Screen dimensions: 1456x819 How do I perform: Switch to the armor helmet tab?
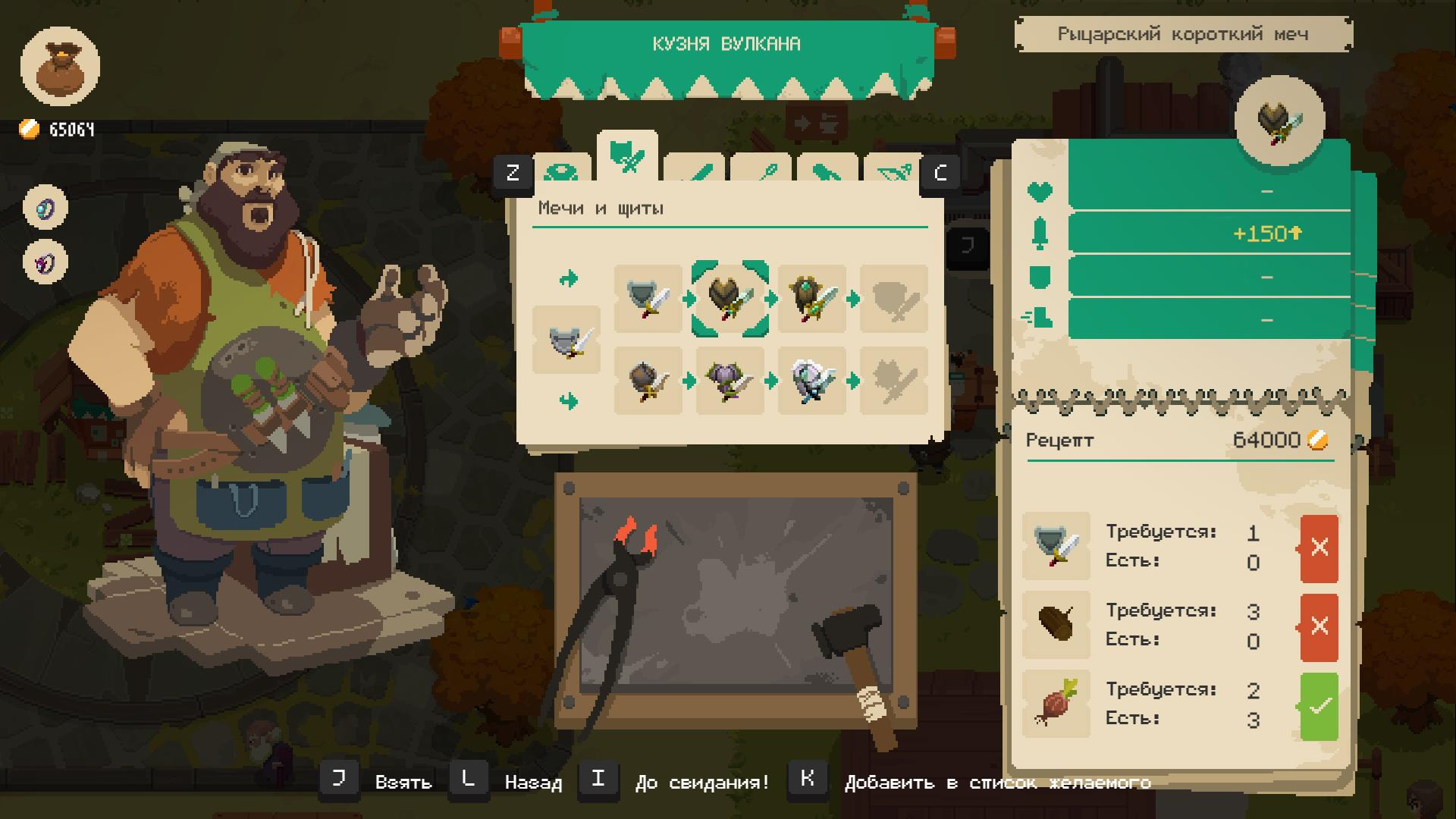click(x=563, y=170)
